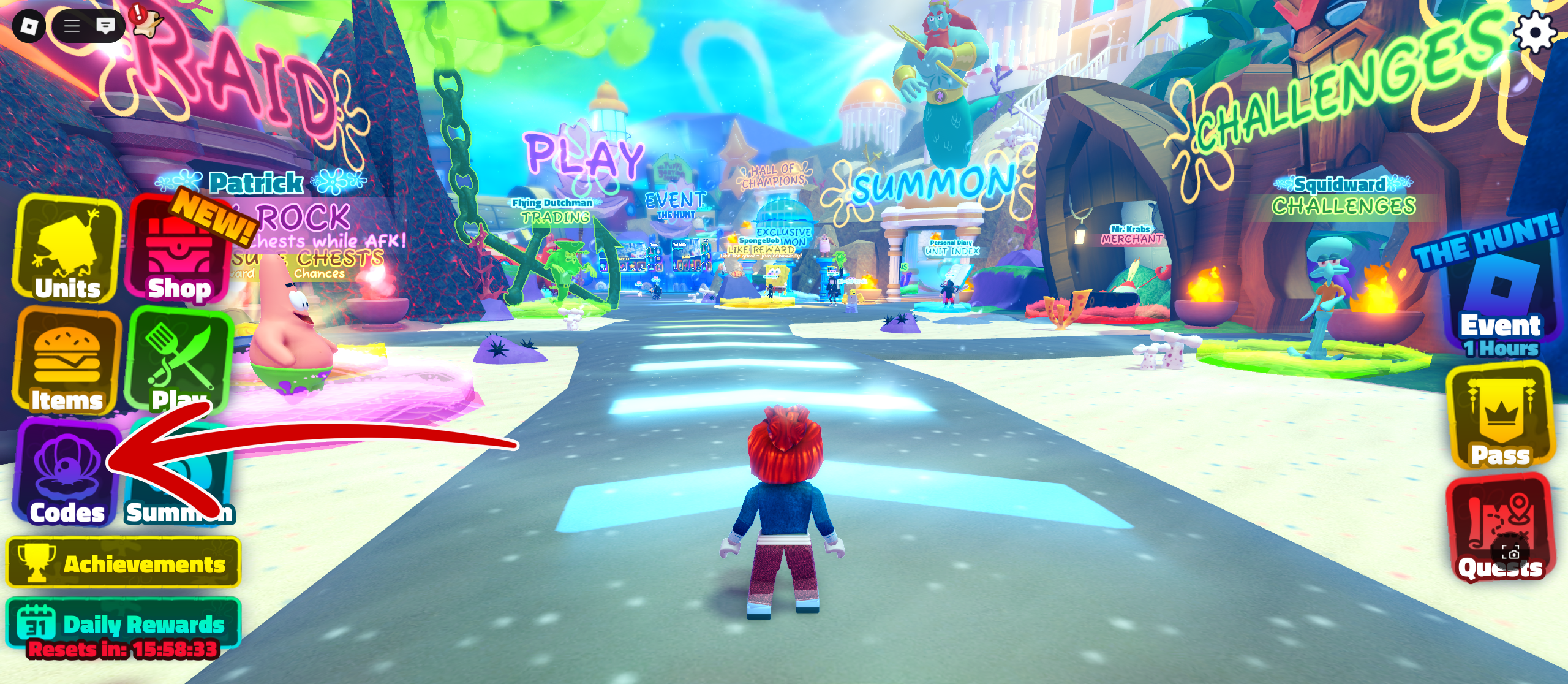
Task: Open the Items burger menu
Action: click(x=67, y=362)
